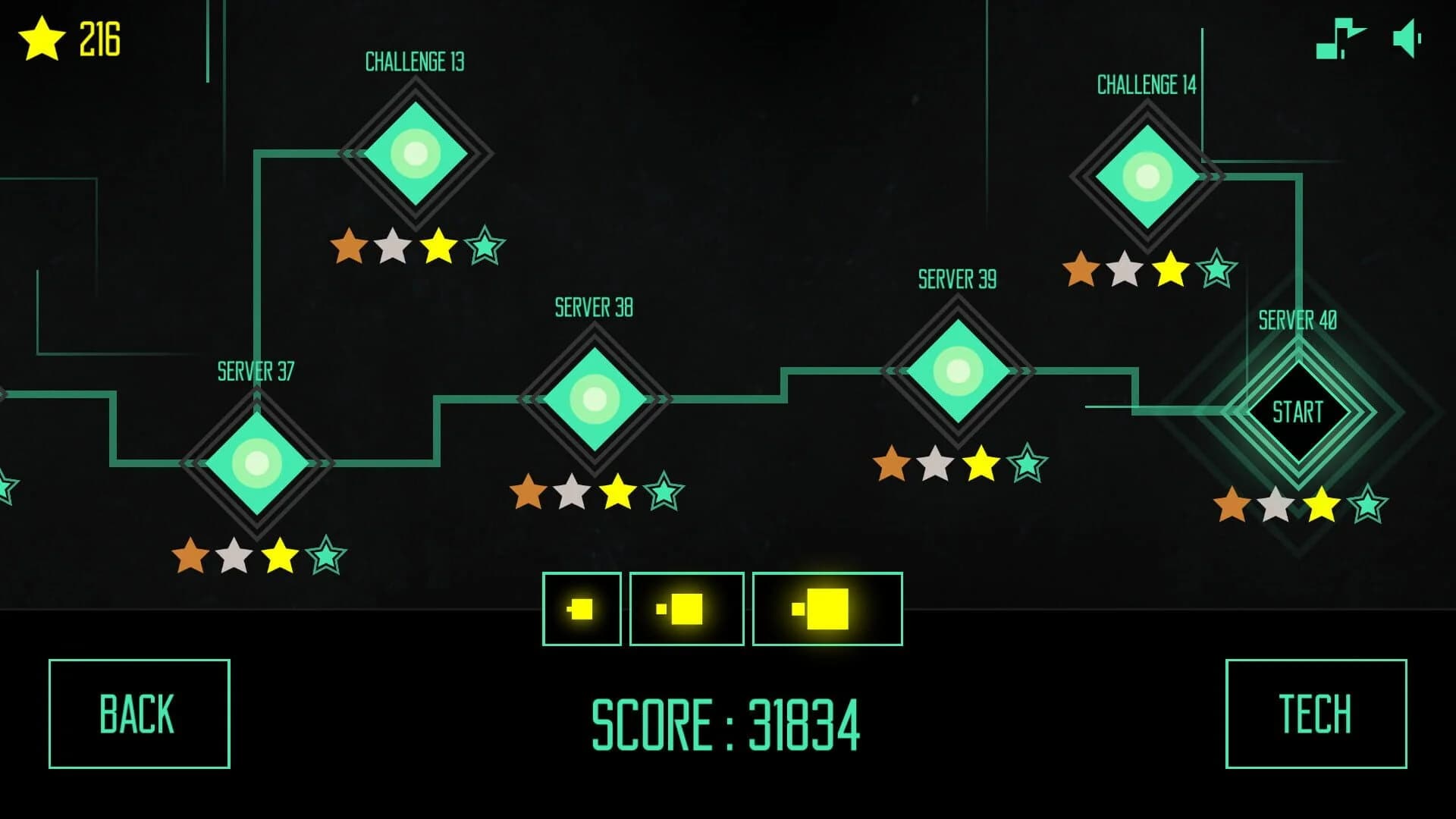Select the medium yellow square option
Image resolution: width=1456 pixels, height=819 pixels.
[x=687, y=609]
